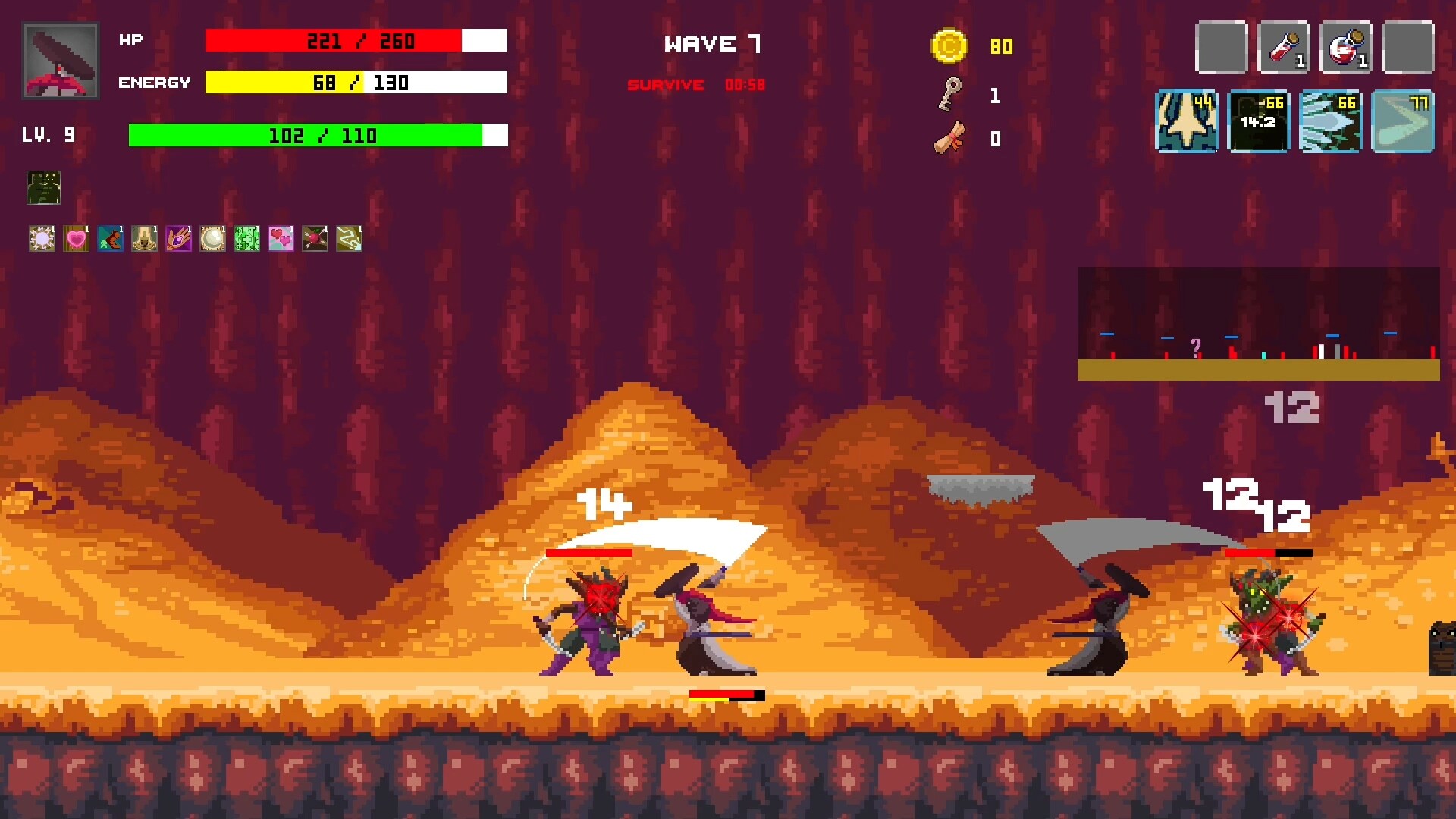Viewport: 1456px width, 819px height.
Task: Use the round red flask consumable
Action: [1346, 47]
